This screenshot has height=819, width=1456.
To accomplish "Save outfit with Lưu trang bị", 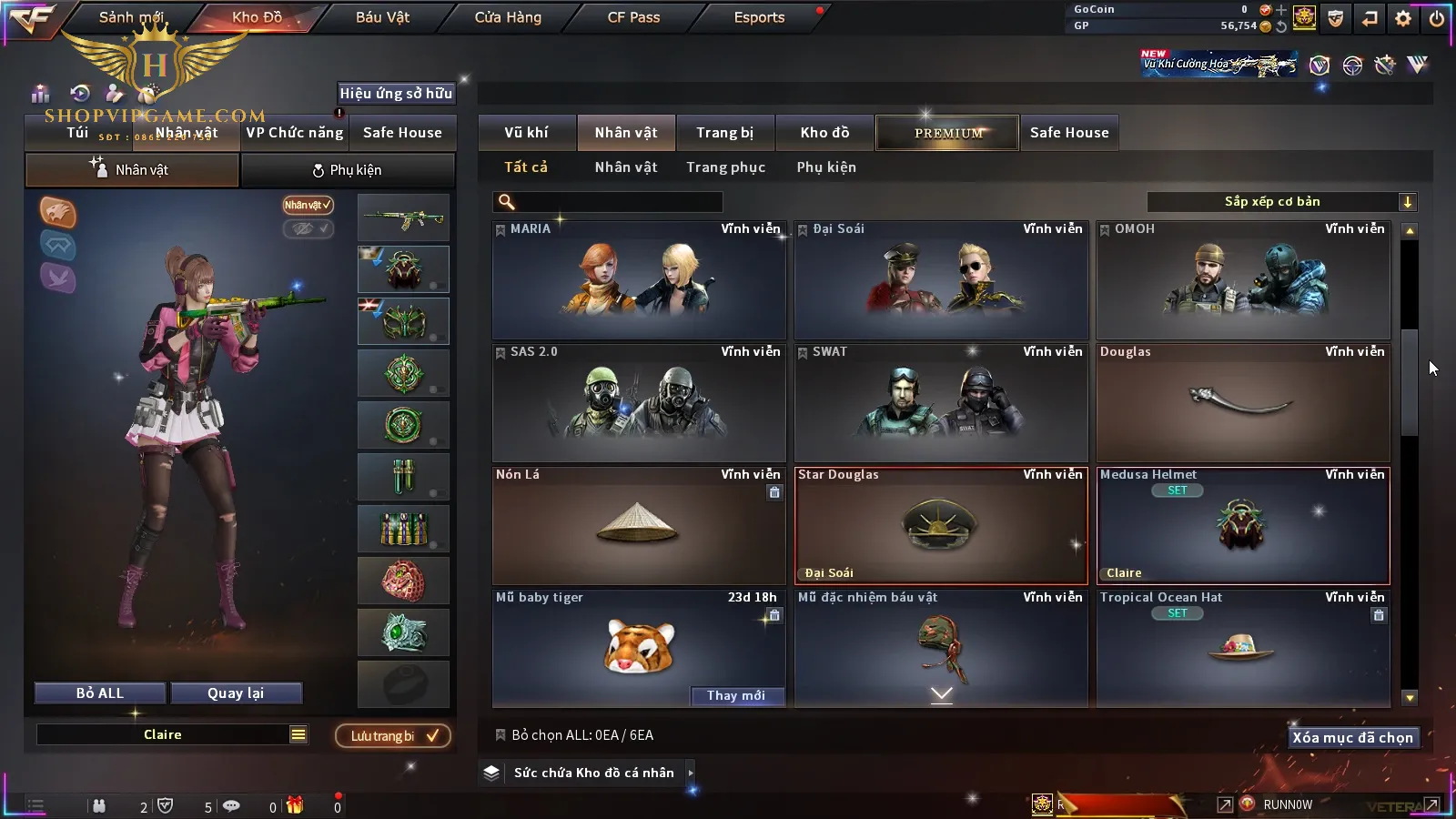I will (393, 736).
